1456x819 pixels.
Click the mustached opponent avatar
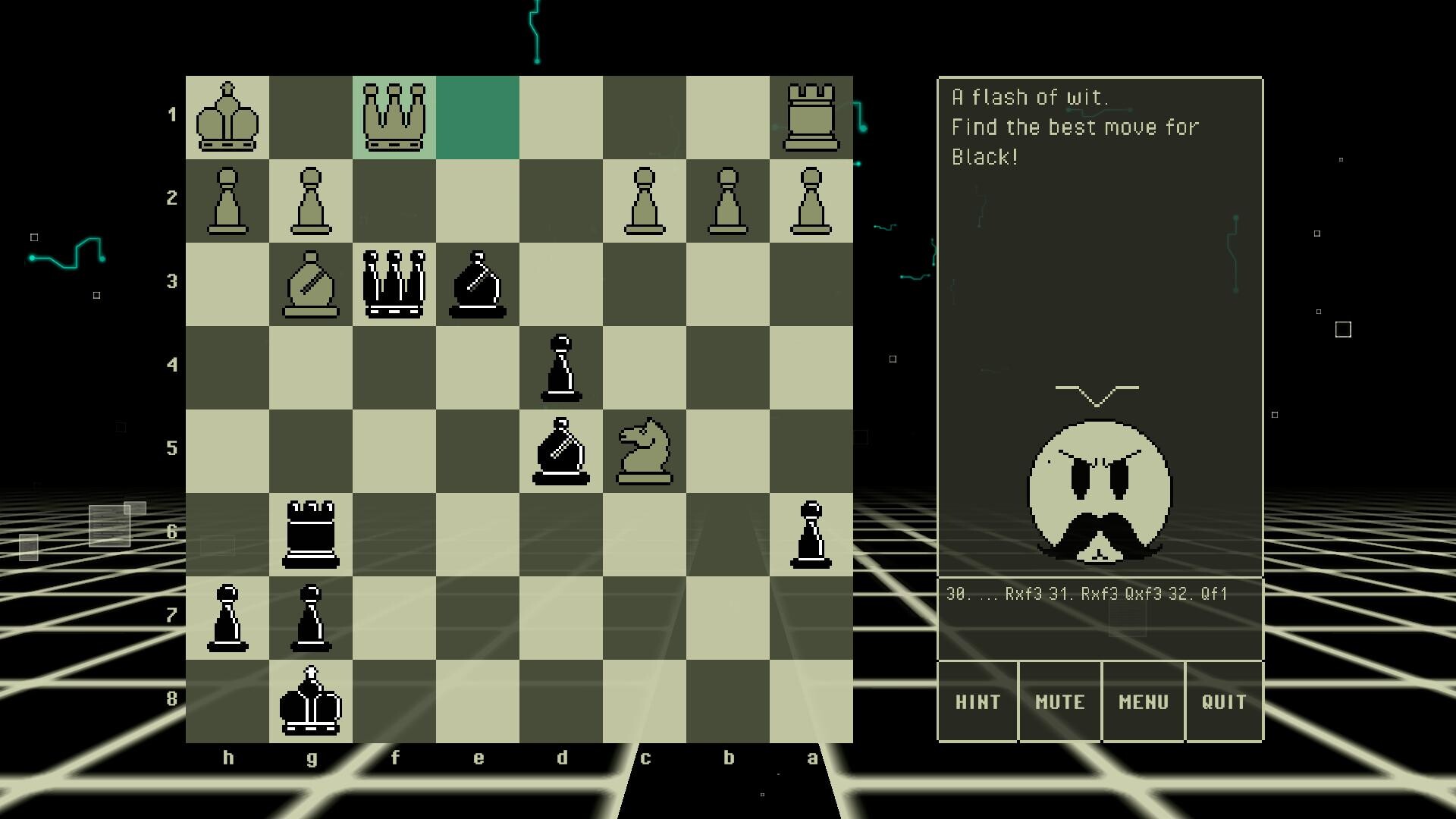(x=1097, y=493)
